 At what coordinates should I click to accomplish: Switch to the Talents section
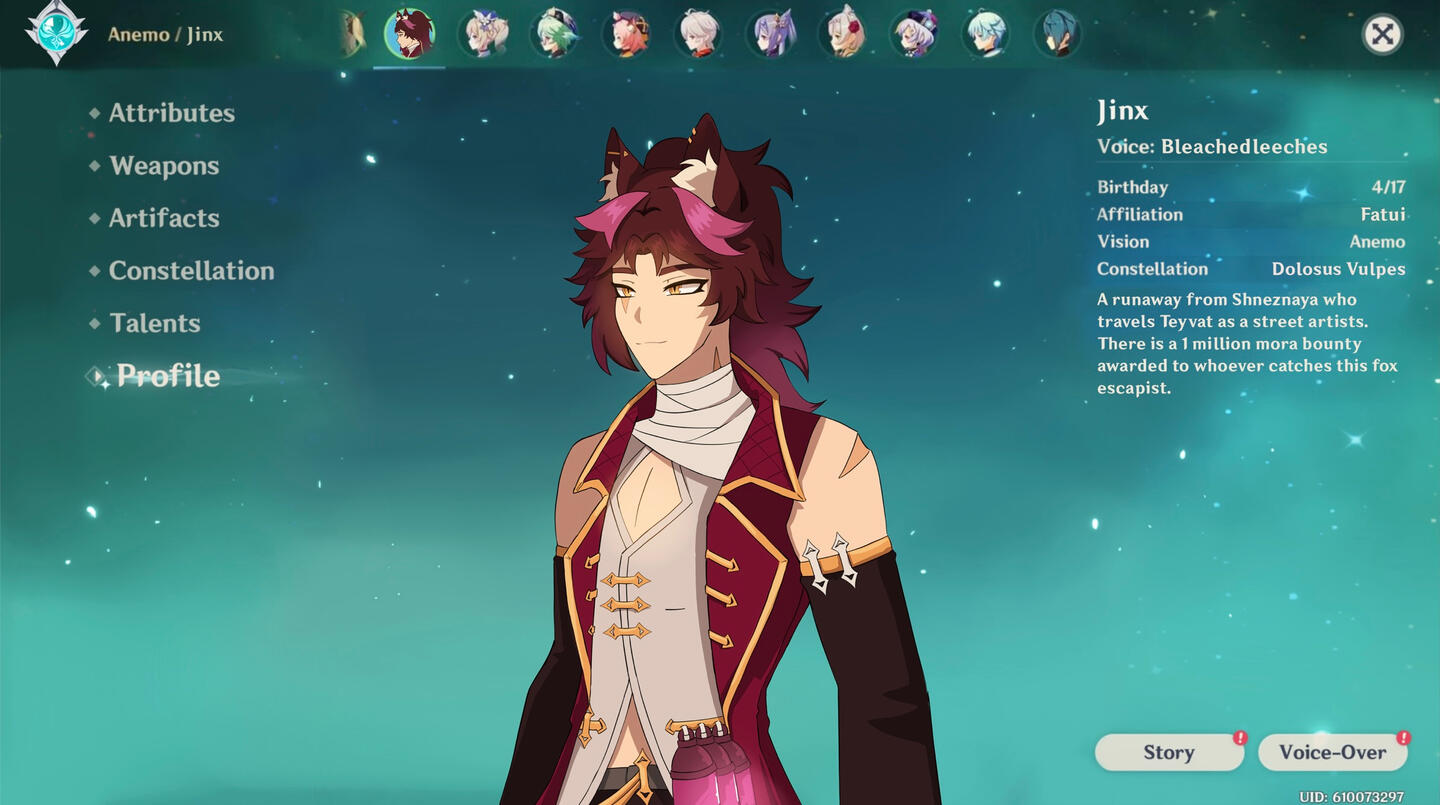tap(155, 323)
